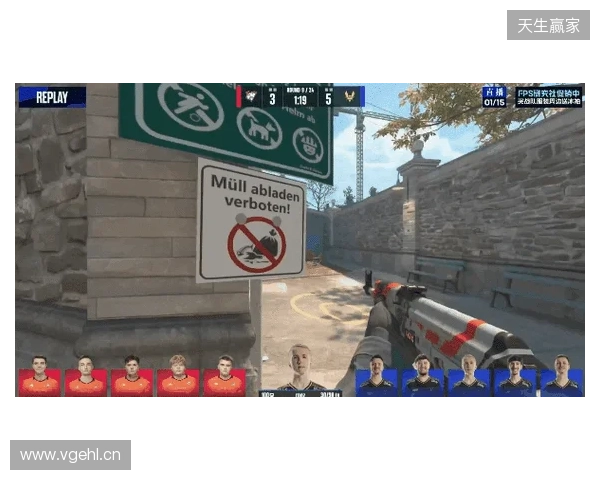Open the 天生赢家 tag
The image size is (600, 480).
tap(548, 25)
